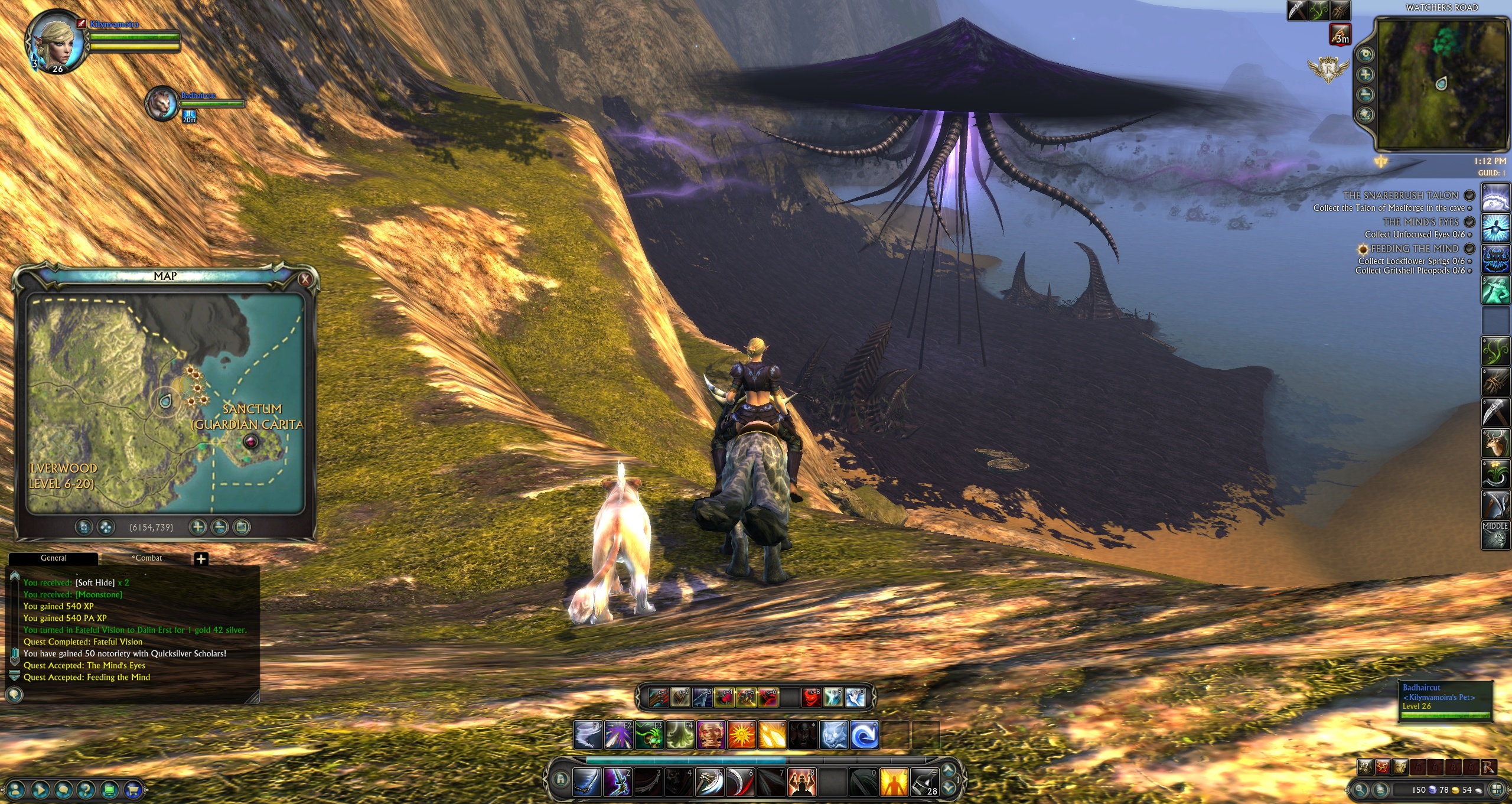Open the shopping cart store button
Screen dimensions: 1512x804
pos(133,789)
